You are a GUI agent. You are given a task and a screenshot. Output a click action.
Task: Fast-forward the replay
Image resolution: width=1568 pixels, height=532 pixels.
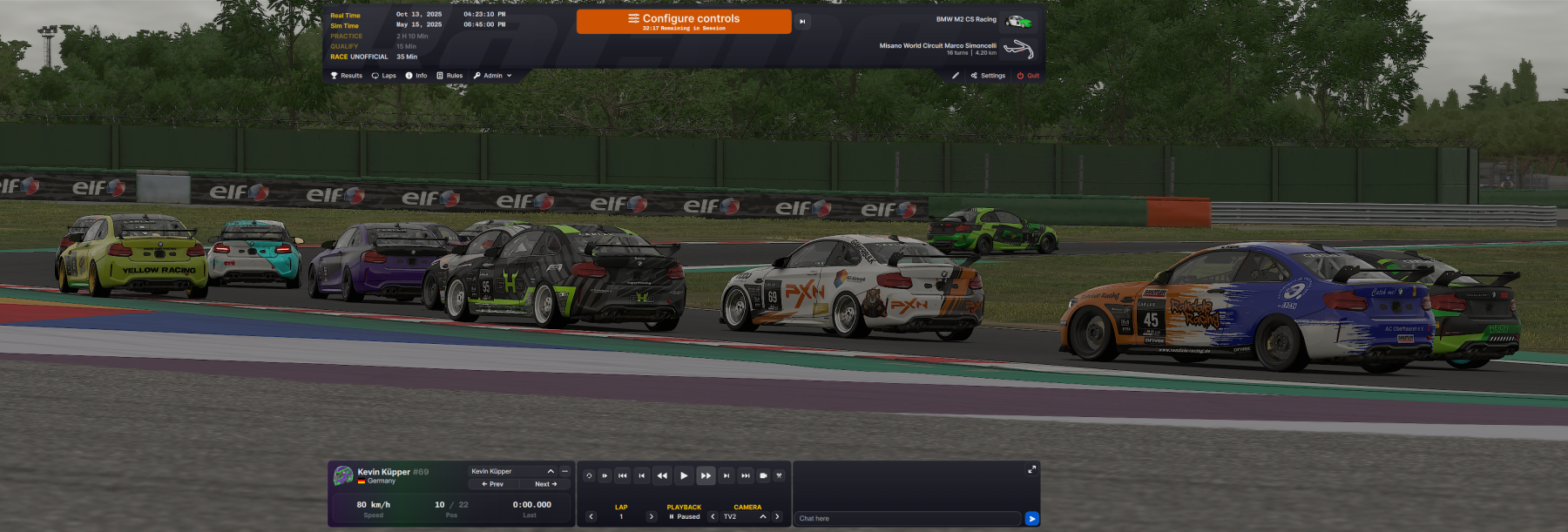click(706, 475)
